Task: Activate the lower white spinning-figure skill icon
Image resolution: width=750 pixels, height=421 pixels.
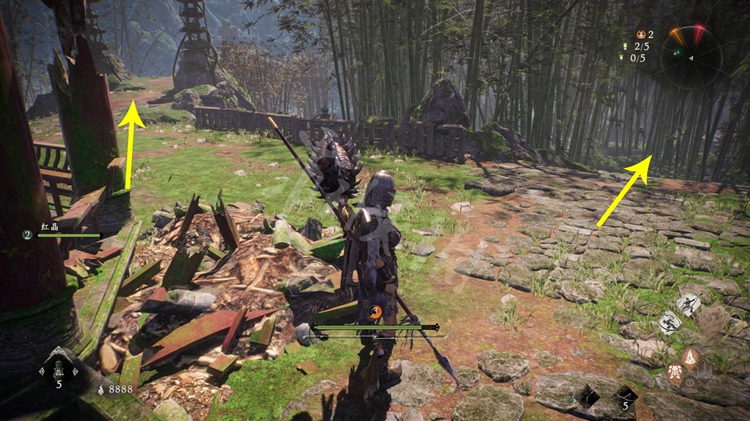Action: coord(669,323)
